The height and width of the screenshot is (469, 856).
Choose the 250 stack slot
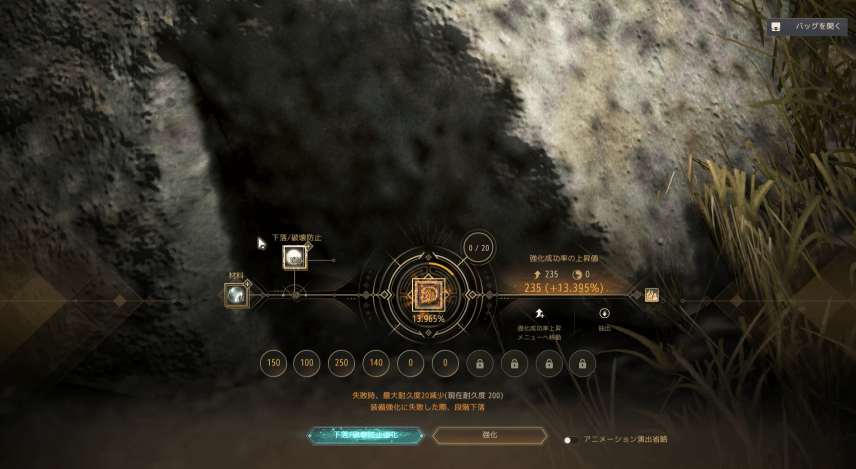point(342,363)
